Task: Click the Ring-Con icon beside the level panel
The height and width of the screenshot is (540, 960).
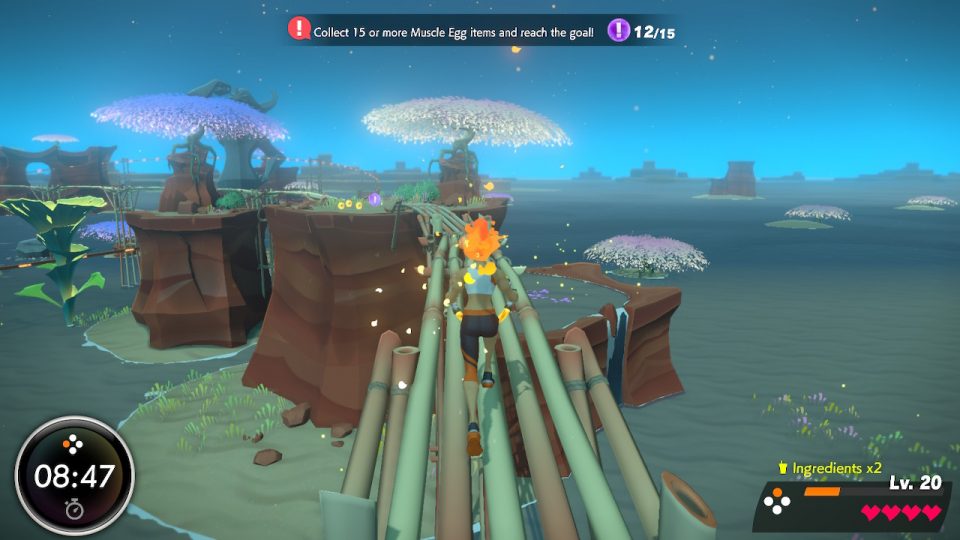Action: point(779,502)
